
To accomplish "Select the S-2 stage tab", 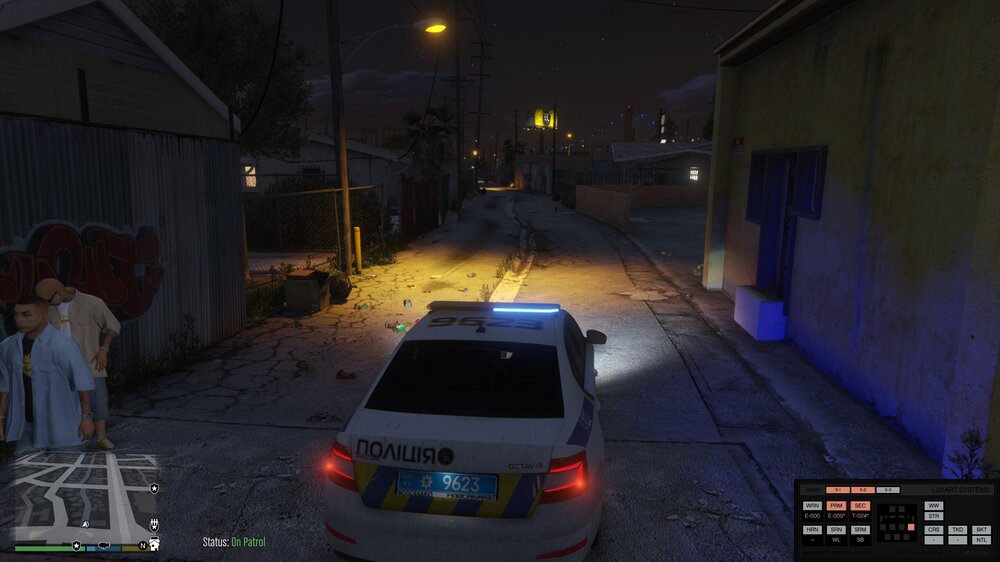I will point(863,490).
